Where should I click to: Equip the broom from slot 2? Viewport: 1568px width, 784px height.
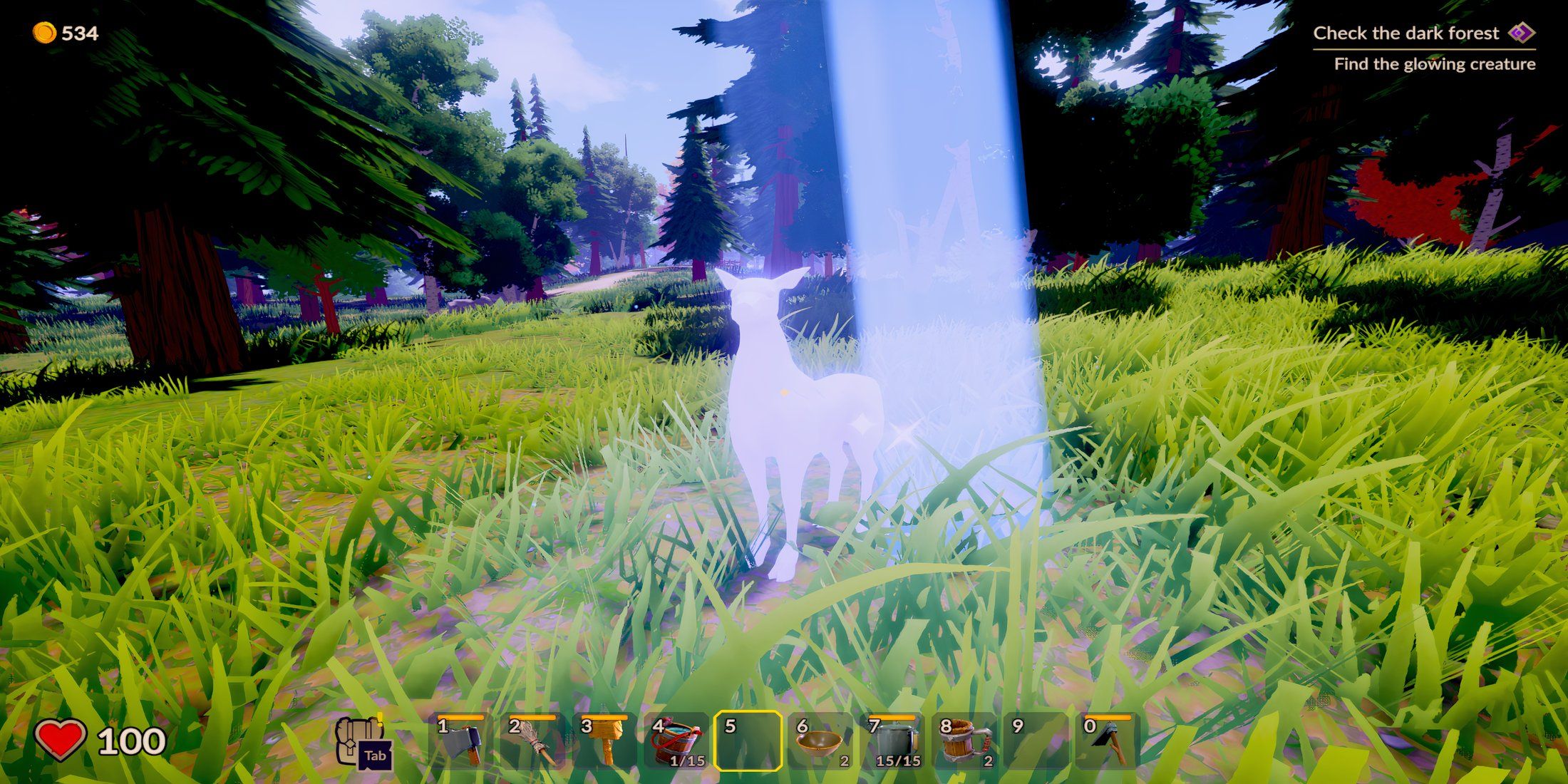(532, 742)
